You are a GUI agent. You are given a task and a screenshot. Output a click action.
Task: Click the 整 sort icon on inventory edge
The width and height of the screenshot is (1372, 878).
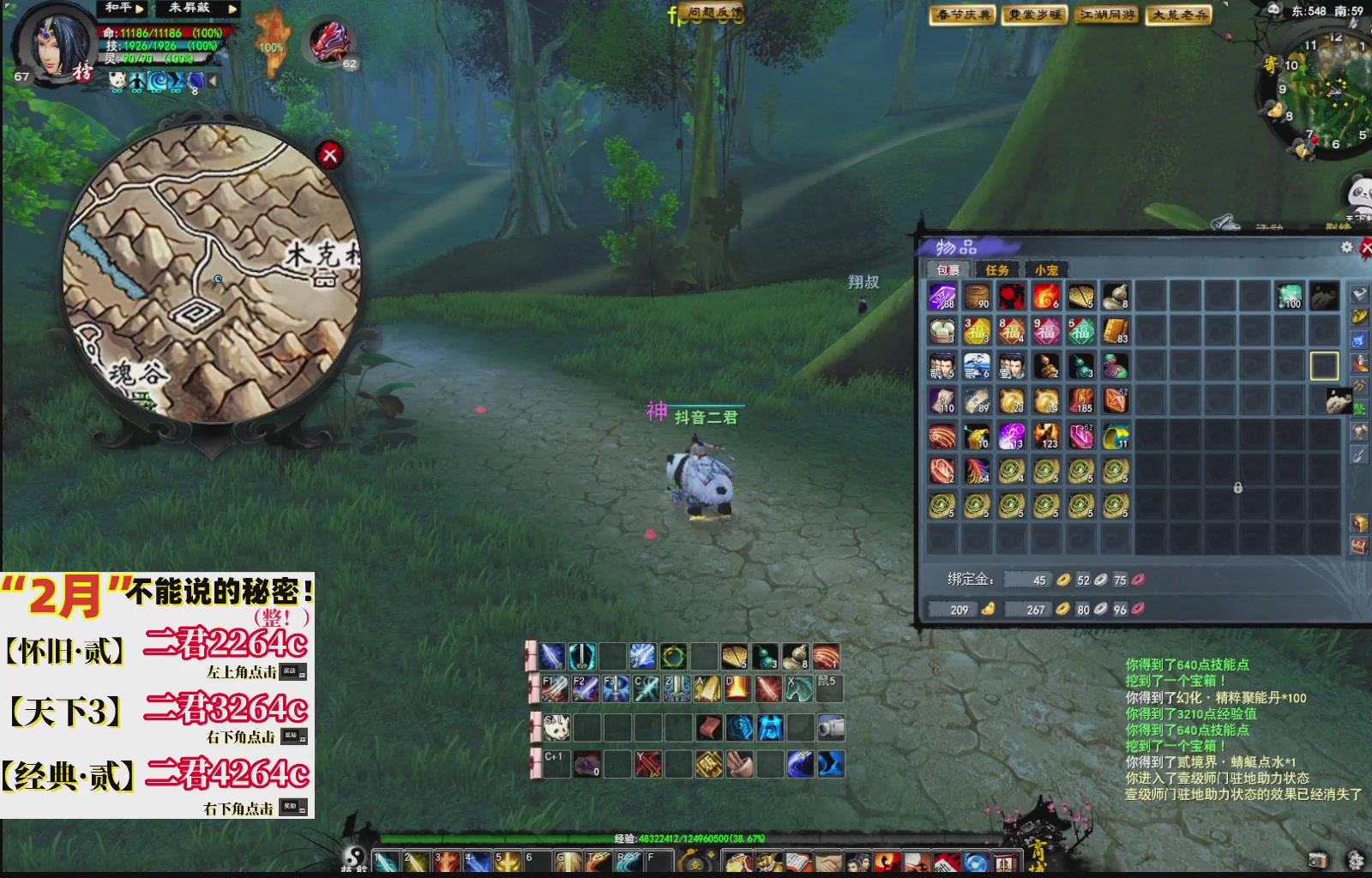[x=1362, y=409]
